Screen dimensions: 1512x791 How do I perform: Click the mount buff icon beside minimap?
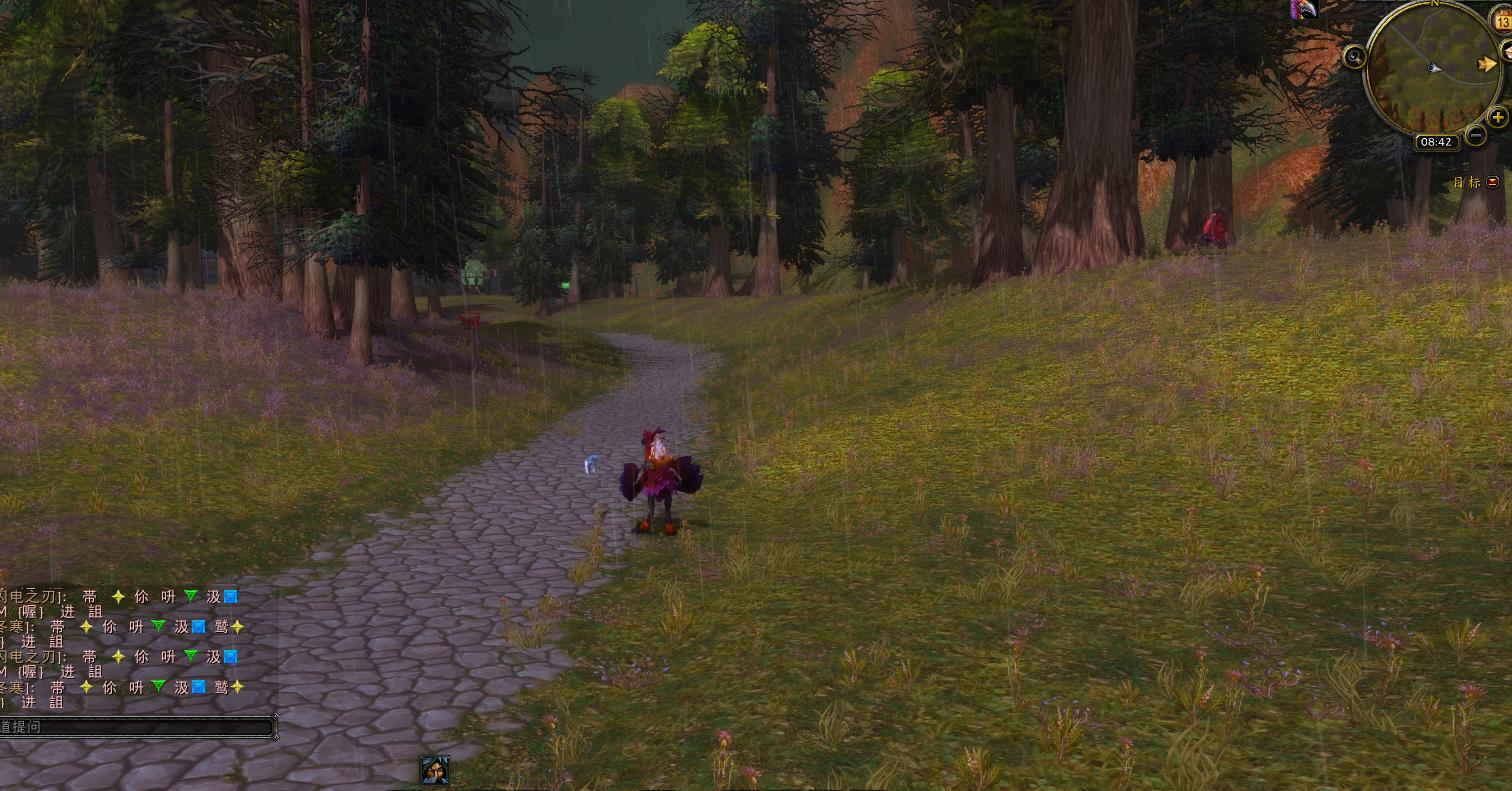pos(1304,9)
